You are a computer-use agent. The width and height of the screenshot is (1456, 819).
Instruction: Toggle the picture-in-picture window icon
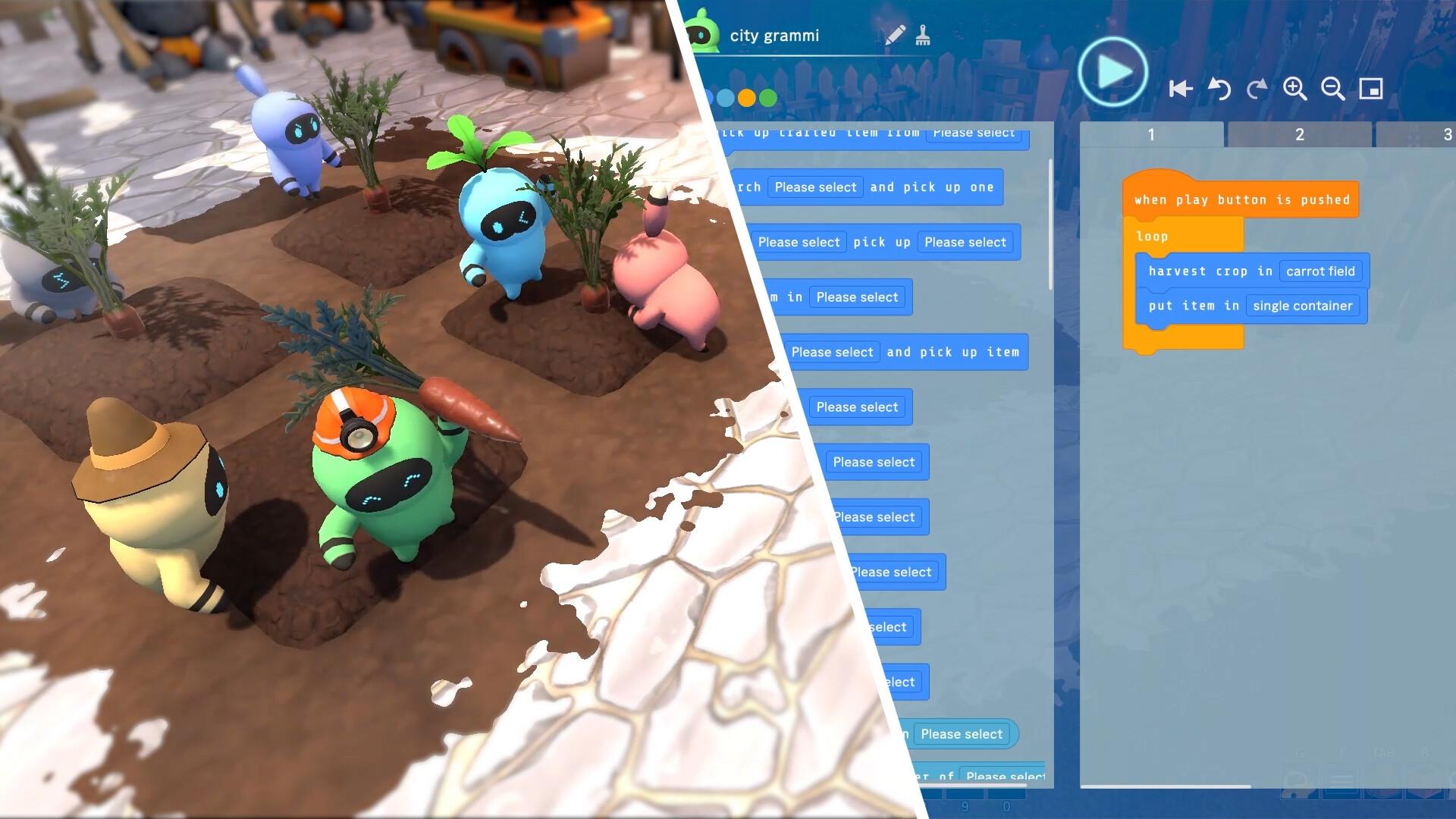click(x=1371, y=89)
